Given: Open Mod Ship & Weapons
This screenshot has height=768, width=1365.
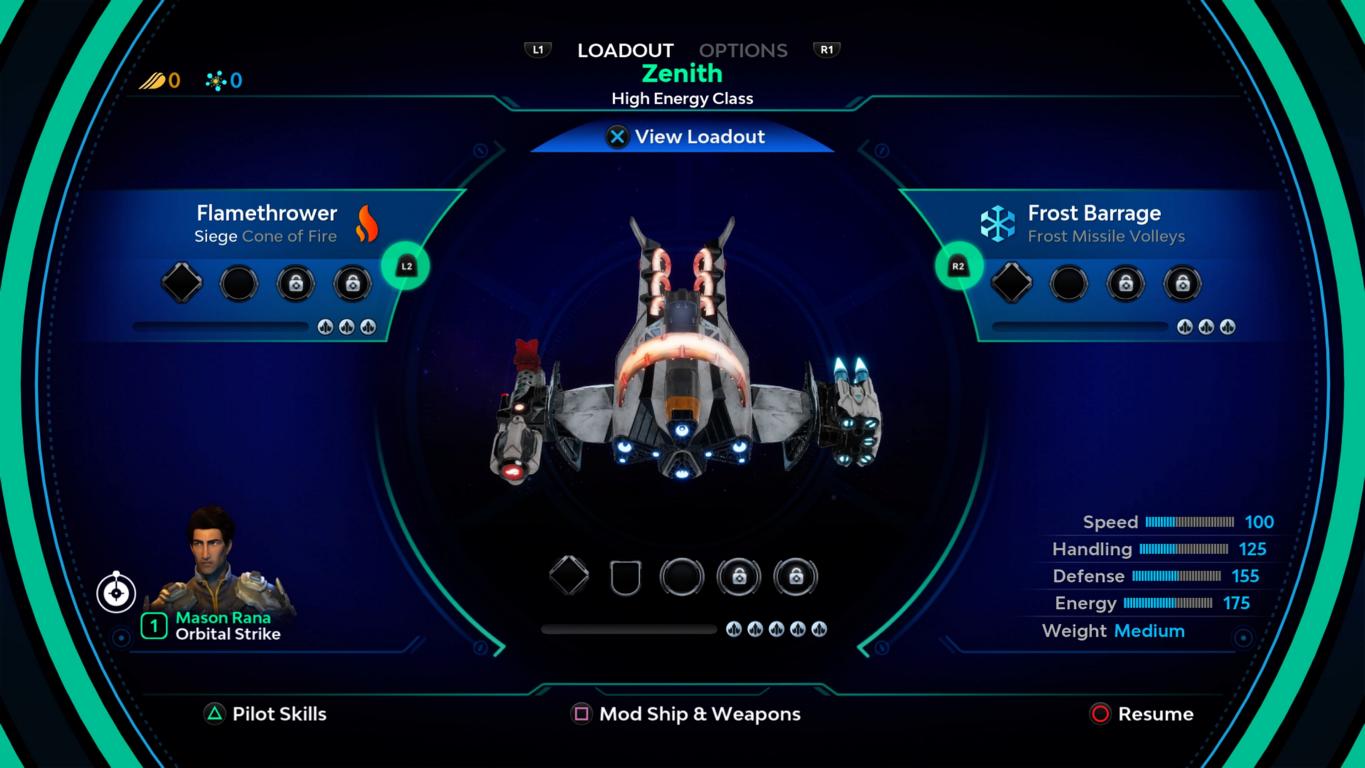Looking at the screenshot, I should pyautogui.click(x=686, y=714).
